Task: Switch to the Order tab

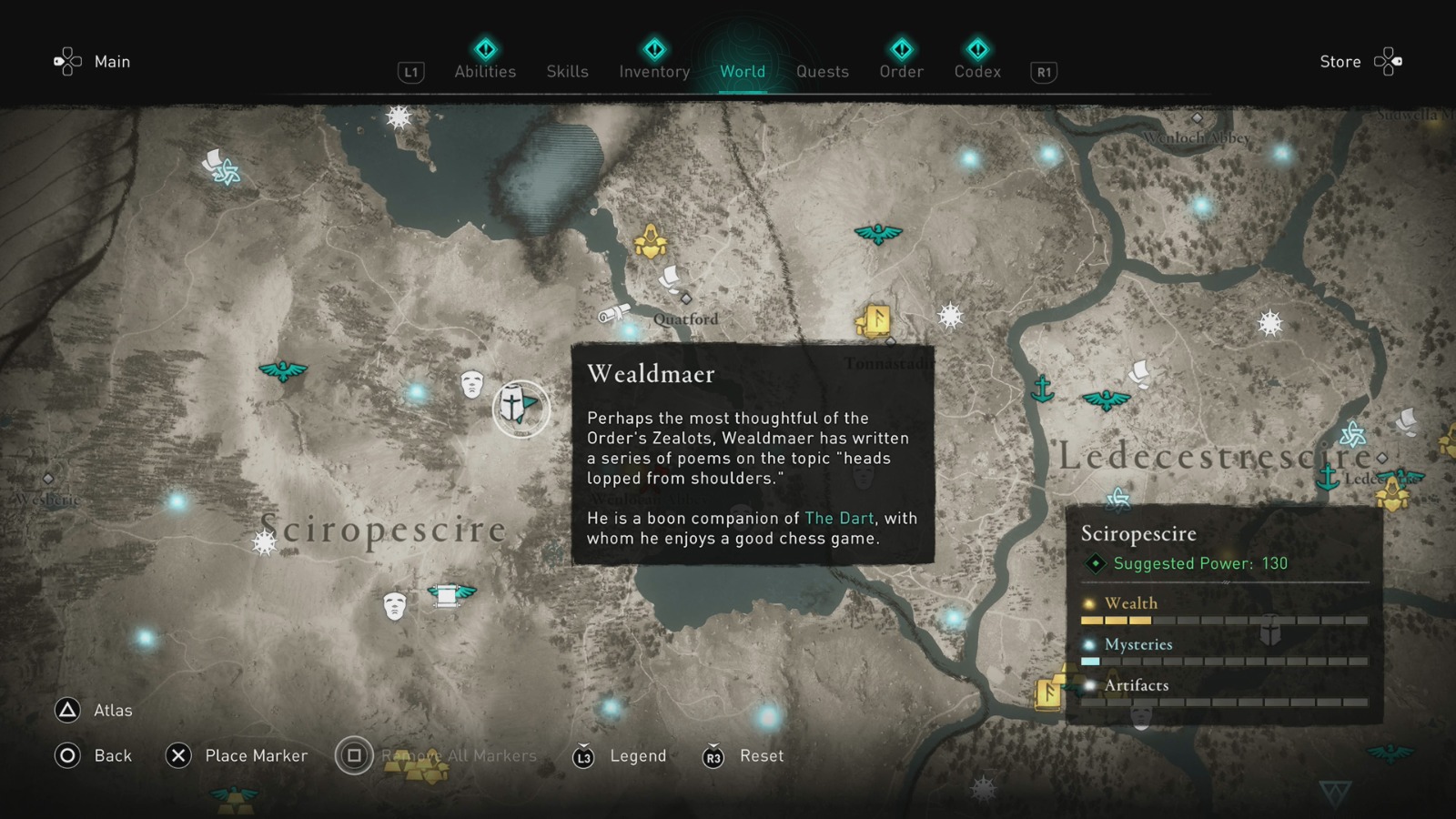Action: [x=900, y=72]
